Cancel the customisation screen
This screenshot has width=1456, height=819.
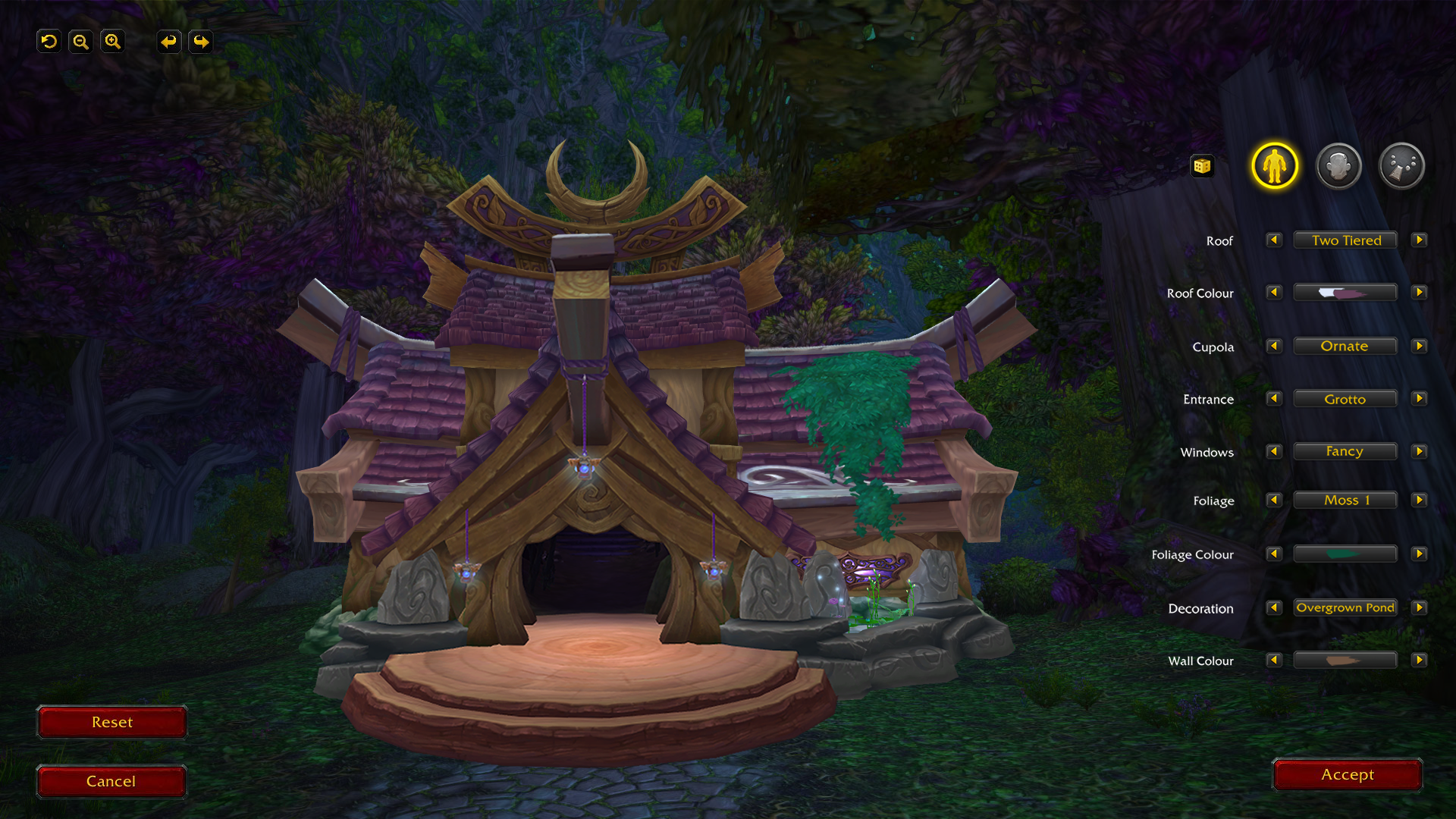coord(111,781)
